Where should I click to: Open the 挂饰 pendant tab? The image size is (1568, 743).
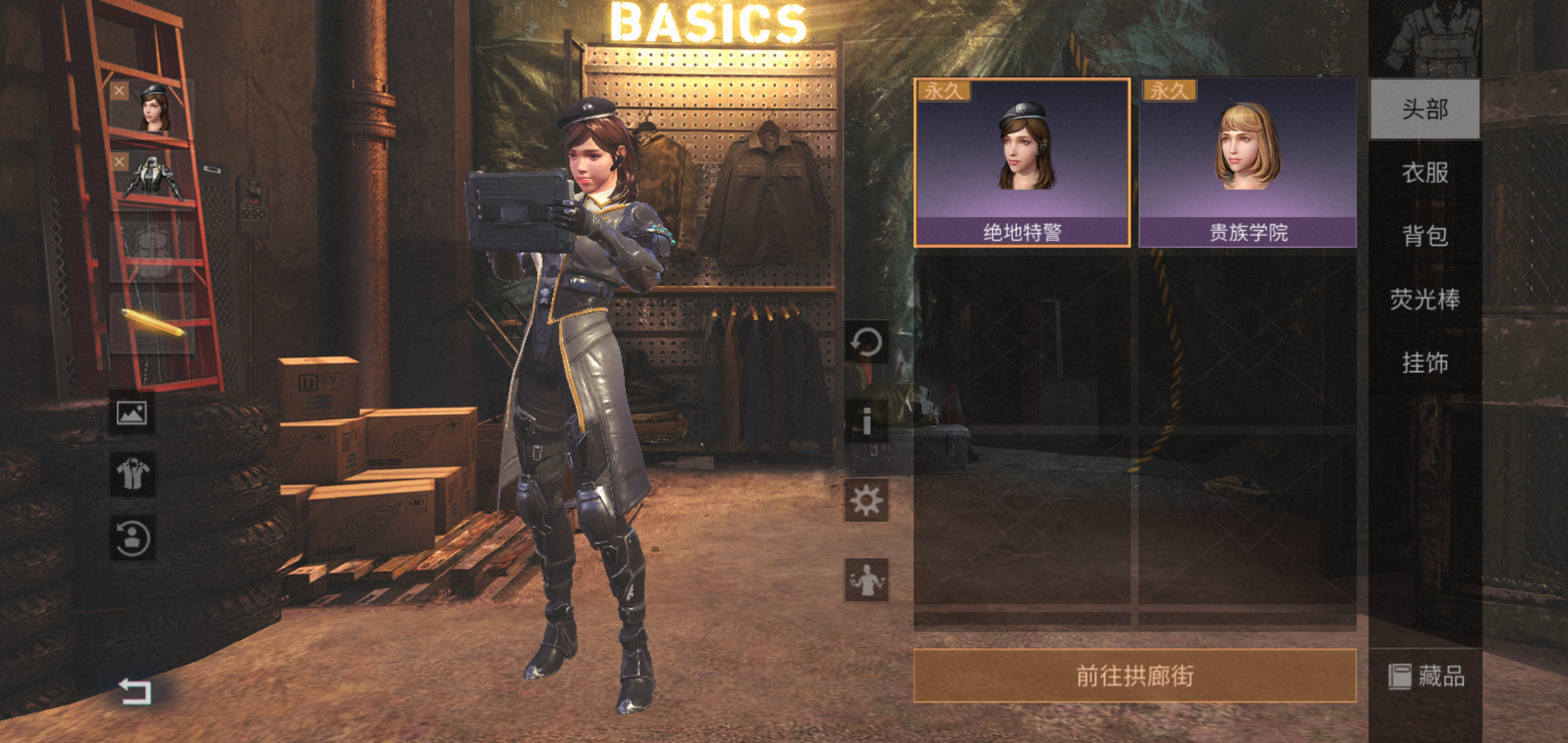[x=1425, y=363]
